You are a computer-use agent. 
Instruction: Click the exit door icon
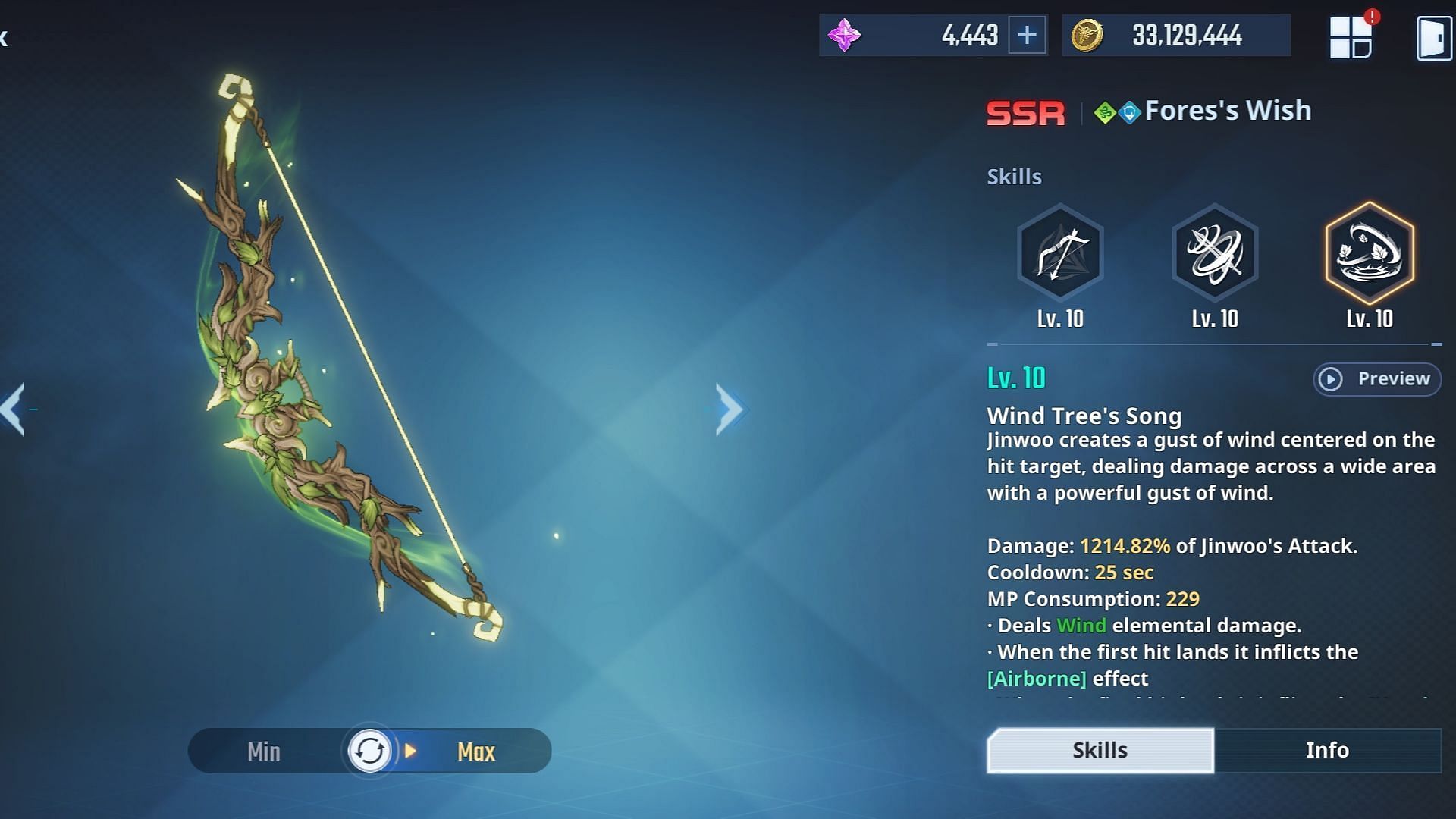(1434, 37)
